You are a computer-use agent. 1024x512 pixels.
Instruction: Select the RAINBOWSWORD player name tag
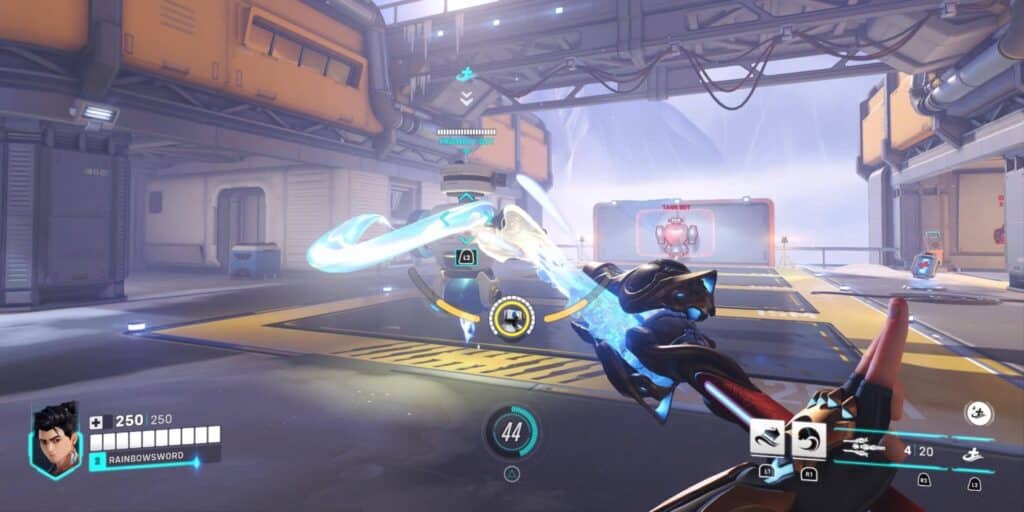(x=144, y=461)
